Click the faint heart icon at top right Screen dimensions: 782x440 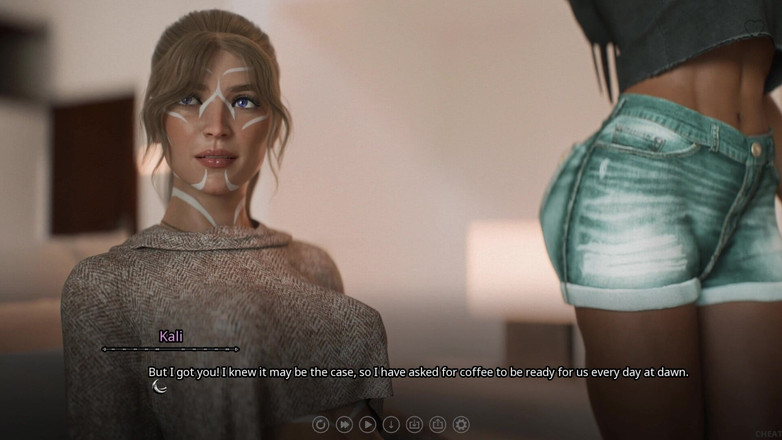click(x=753, y=24)
